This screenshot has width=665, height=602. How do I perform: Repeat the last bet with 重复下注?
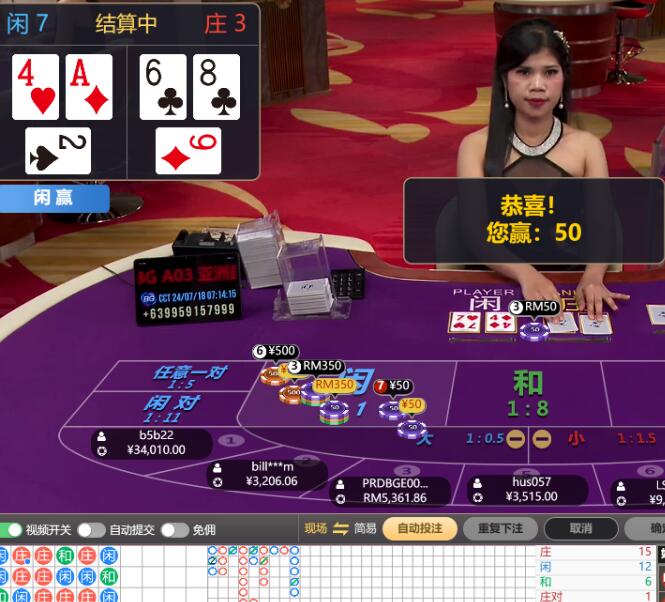click(x=499, y=528)
